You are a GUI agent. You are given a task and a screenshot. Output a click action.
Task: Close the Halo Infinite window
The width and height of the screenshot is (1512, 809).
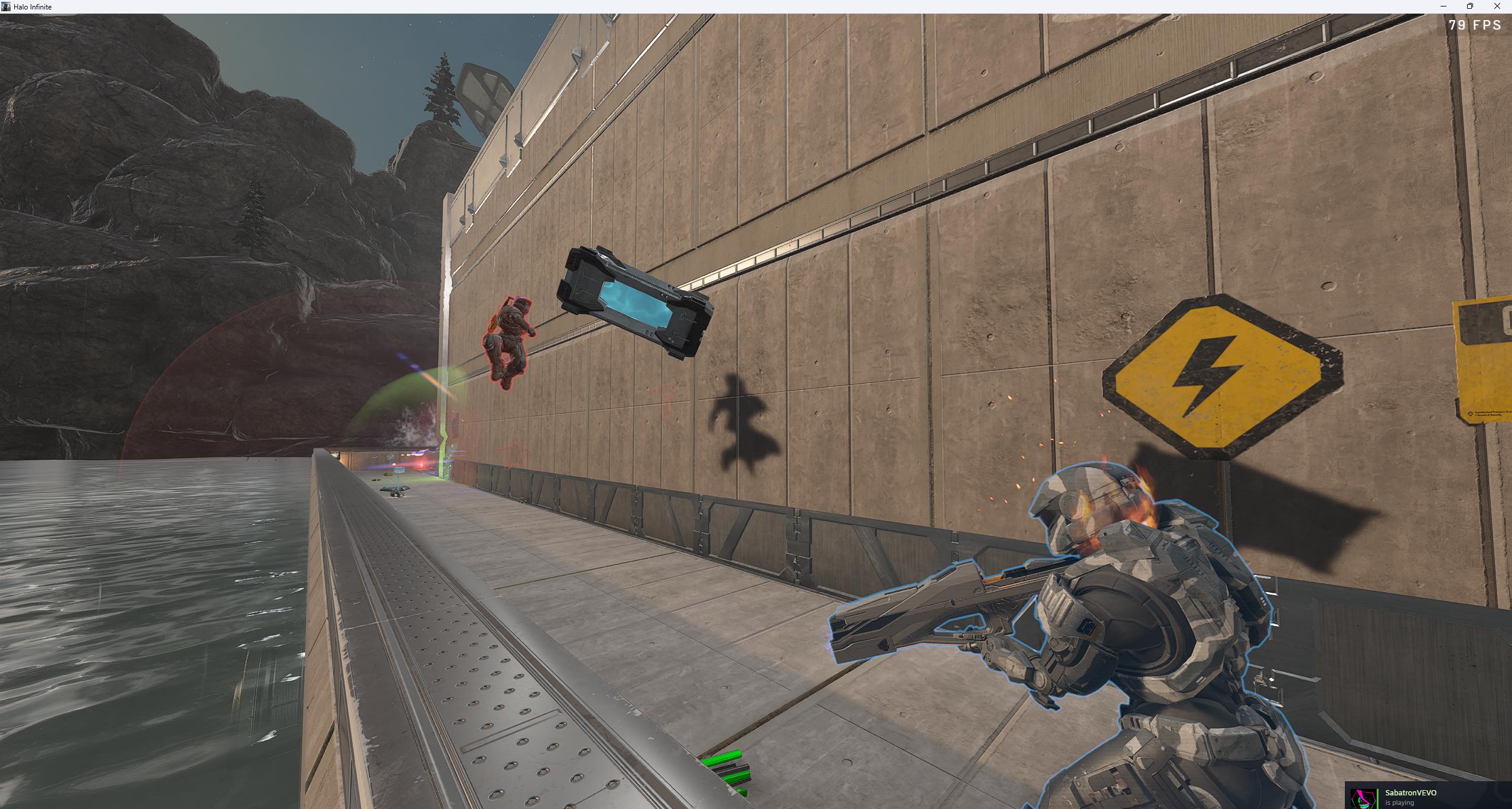pyautogui.click(x=1497, y=7)
